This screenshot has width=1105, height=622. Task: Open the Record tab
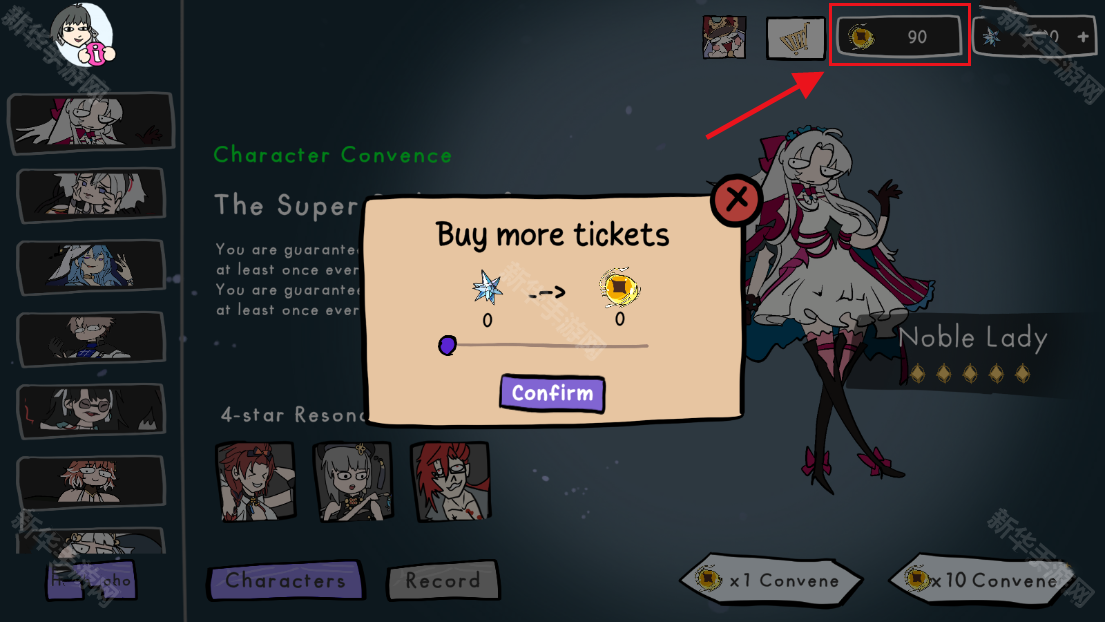point(442,580)
